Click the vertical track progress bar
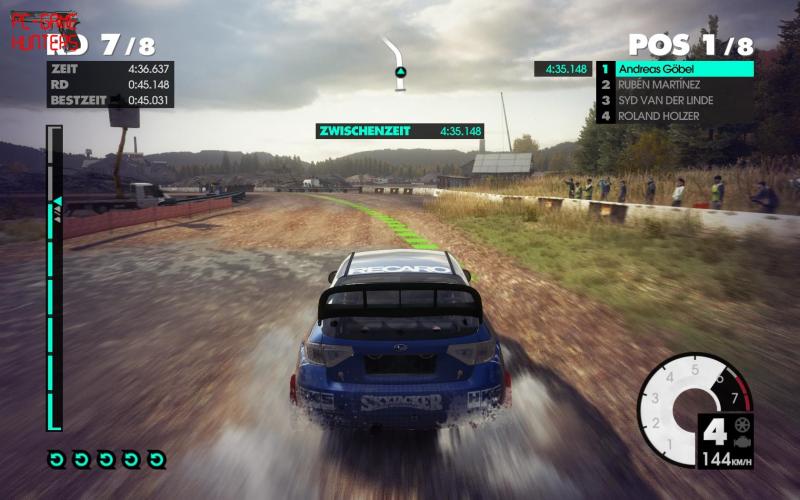 pos(54,278)
